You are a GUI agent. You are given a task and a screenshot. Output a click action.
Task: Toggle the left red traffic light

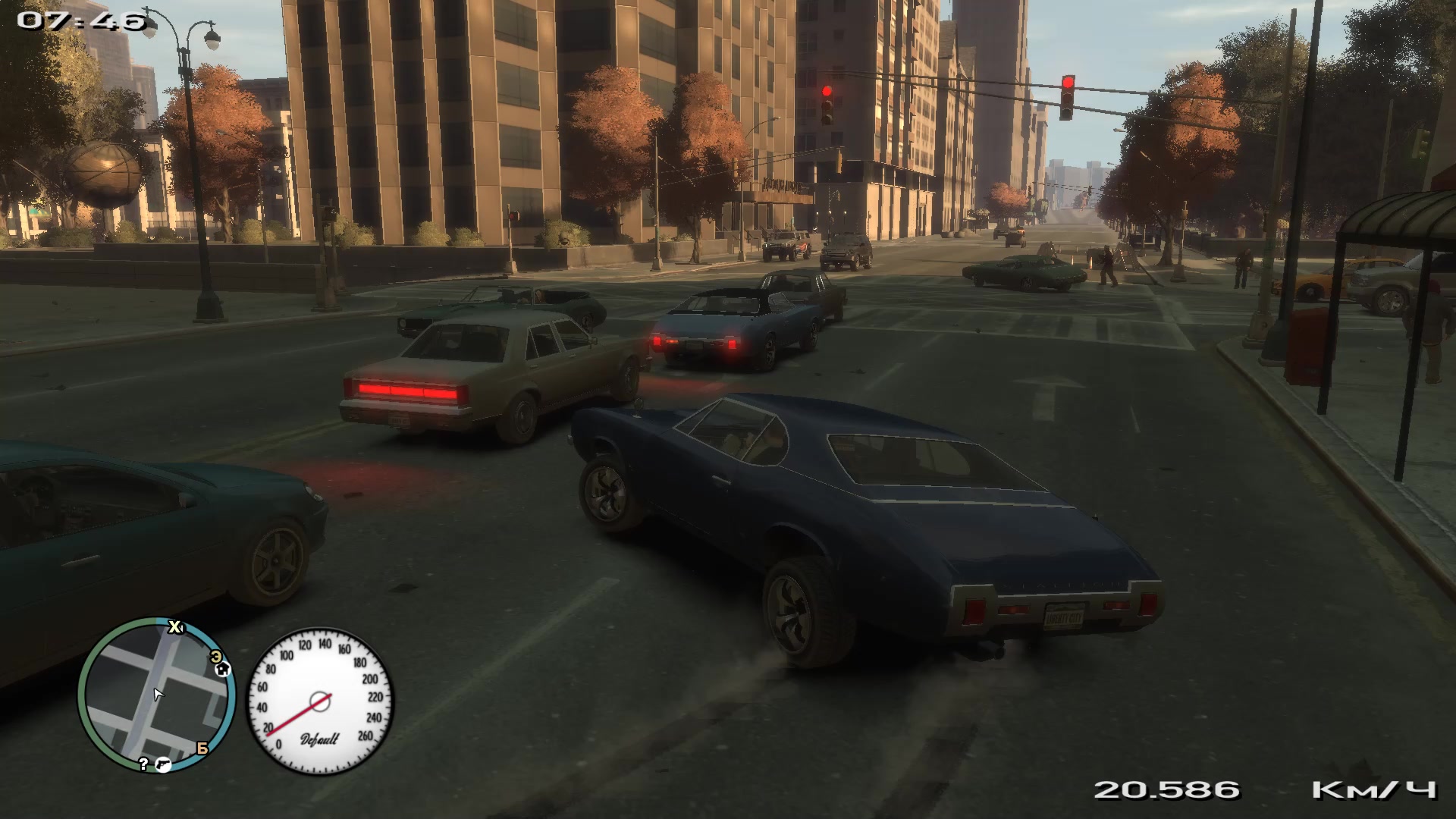(826, 89)
